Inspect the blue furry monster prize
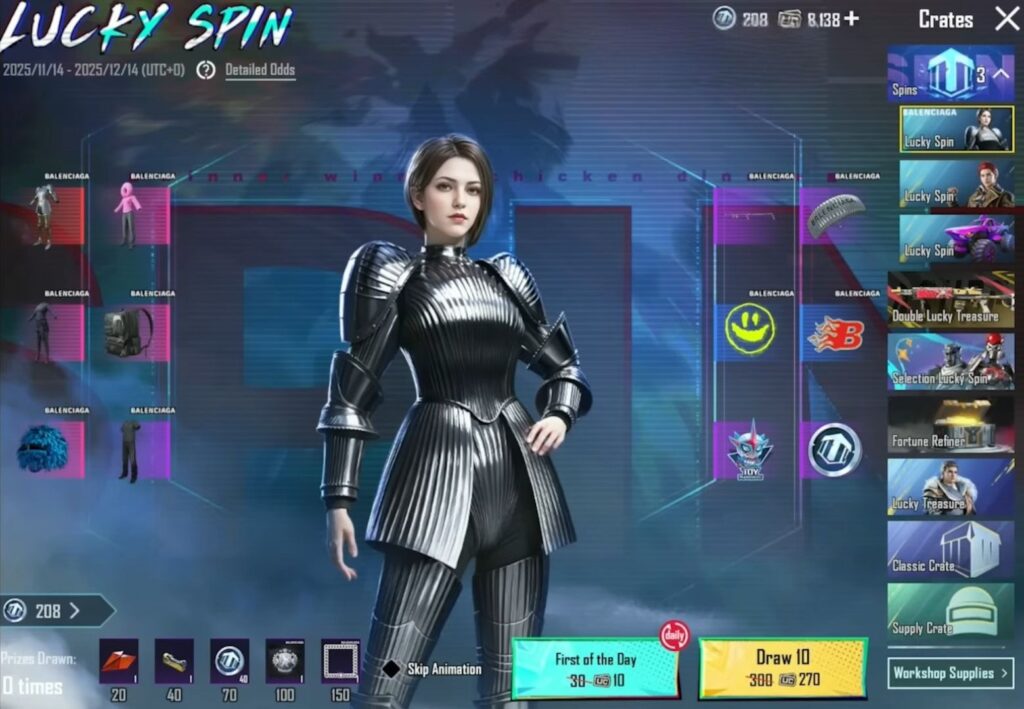 pyautogui.click(x=42, y=448)
